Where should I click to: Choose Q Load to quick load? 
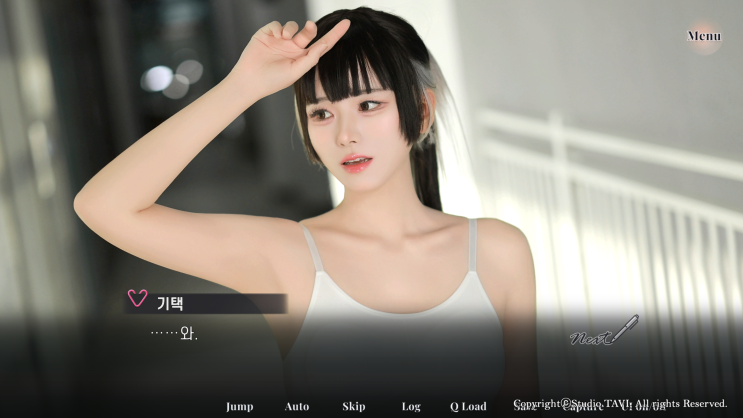click(468, 406)
